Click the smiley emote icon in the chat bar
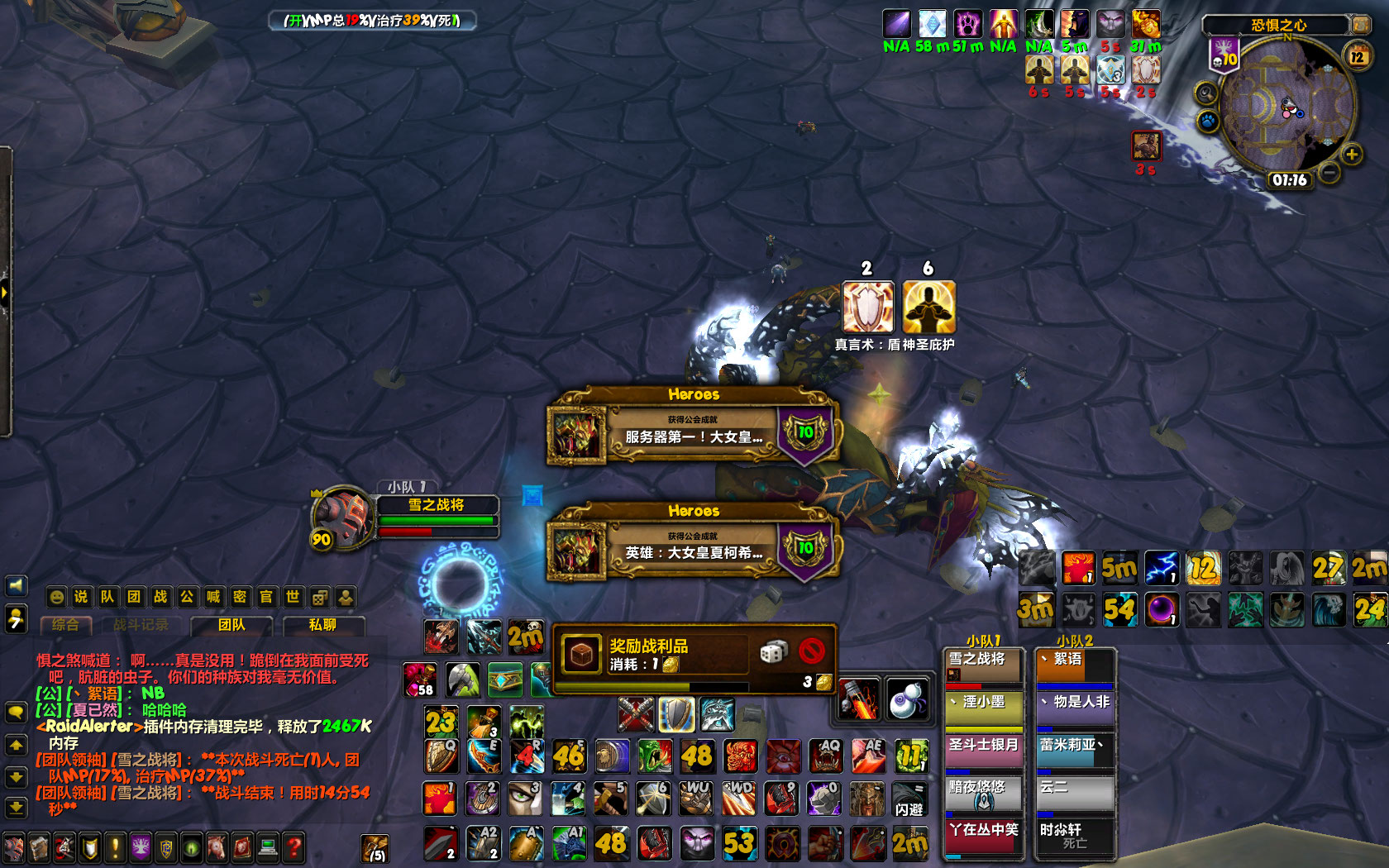This screenshot has height=868, width=1389. coord(55,597)
